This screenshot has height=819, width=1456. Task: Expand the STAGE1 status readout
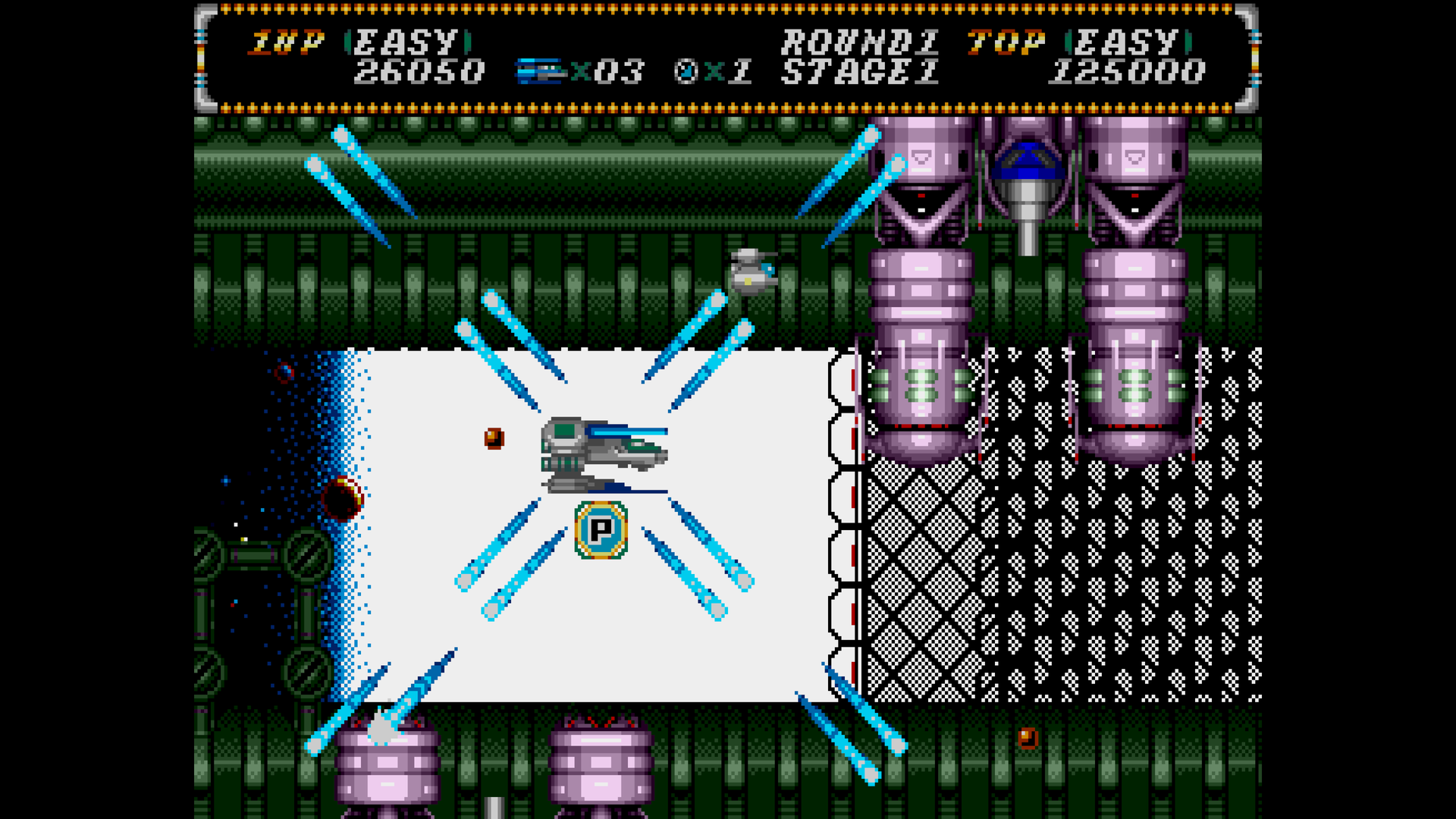click(x=861, y=72)
